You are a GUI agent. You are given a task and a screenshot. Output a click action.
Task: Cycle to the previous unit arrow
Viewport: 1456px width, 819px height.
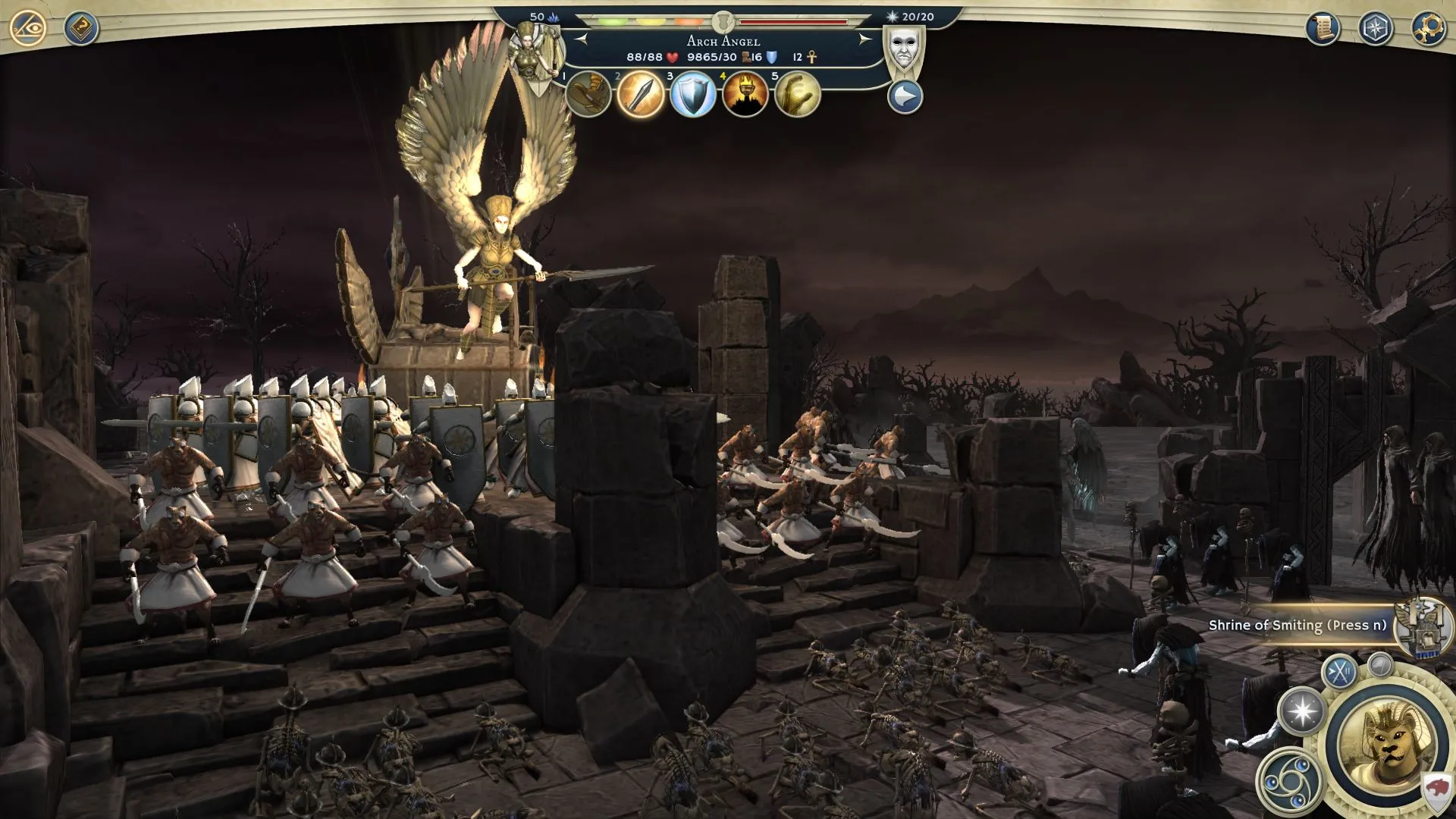pyautogui.click(x=582, y=39)
